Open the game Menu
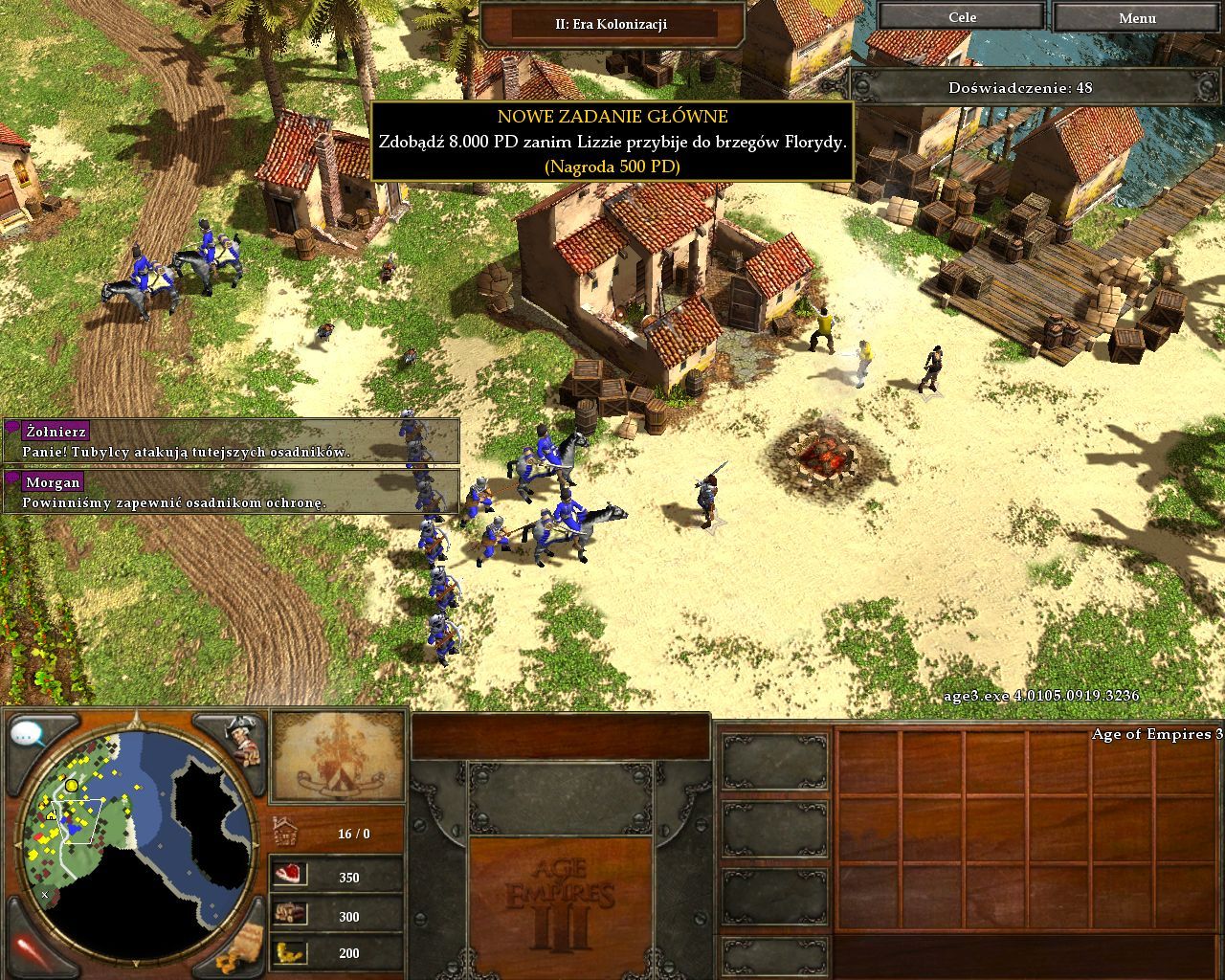1225x980 pixels. [x=1137, y=17]
